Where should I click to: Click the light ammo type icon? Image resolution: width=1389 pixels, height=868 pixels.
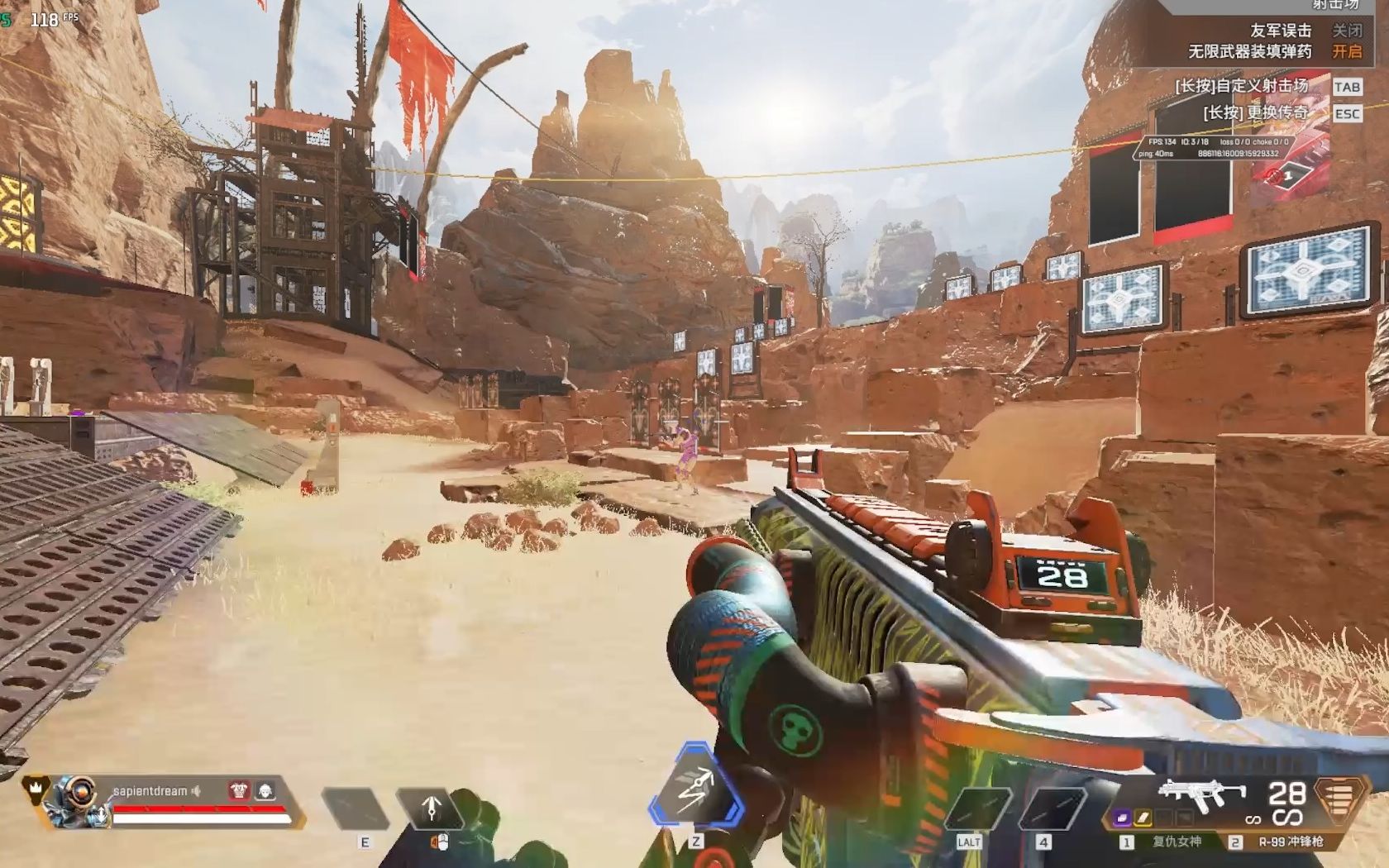coord(1339,799)
